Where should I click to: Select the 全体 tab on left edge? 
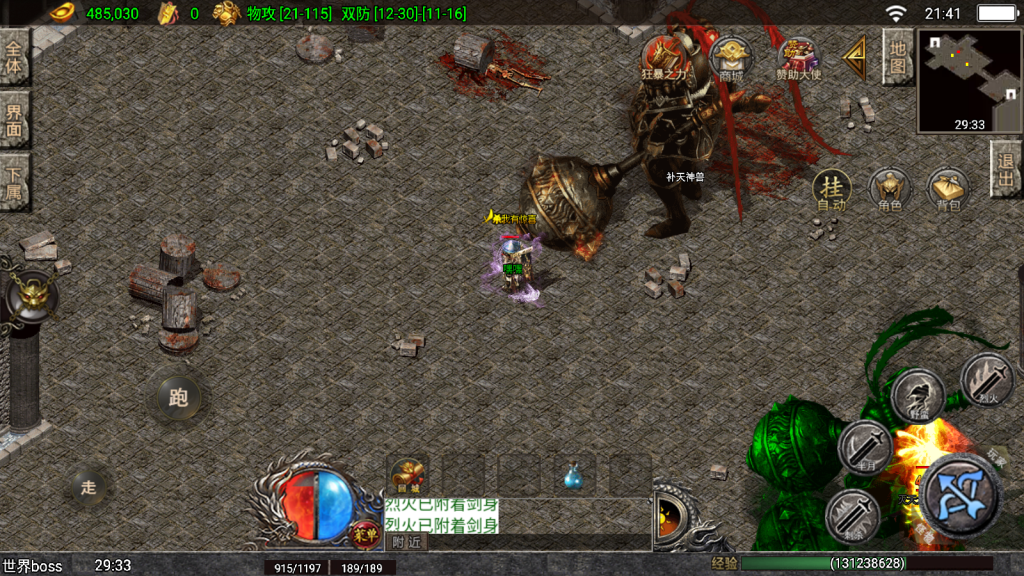[14, 56]
